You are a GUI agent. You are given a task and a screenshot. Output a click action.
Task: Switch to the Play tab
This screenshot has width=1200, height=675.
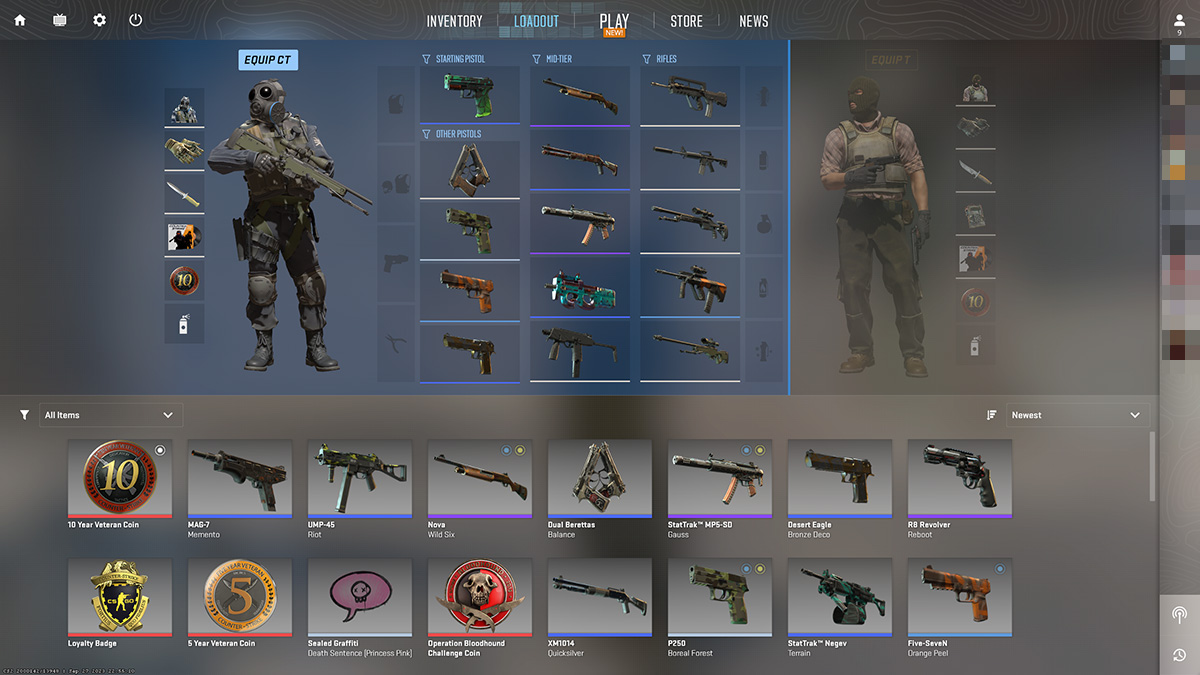point(614,21)
